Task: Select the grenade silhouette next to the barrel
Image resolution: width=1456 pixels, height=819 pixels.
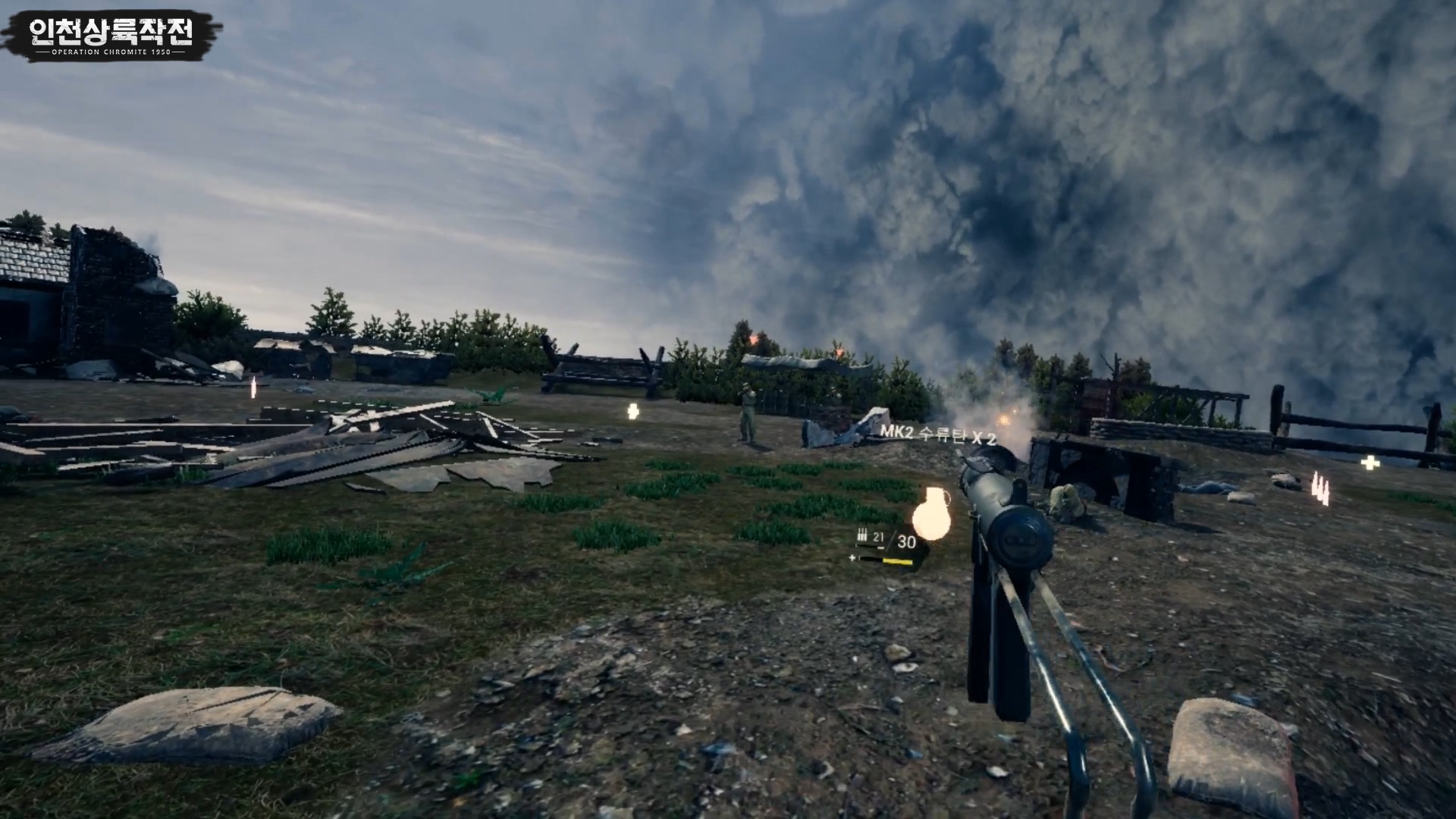Action: [931, 516]
